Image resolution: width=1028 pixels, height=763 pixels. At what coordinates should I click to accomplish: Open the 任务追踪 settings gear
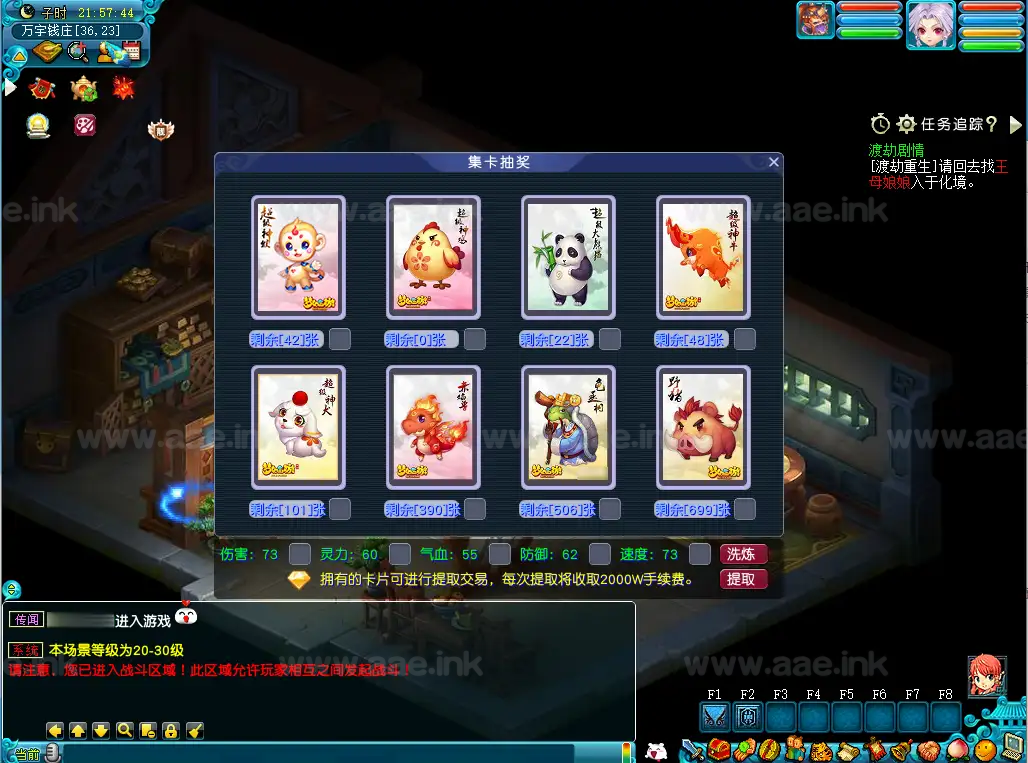pyautogui.click(x=906, y=124)
